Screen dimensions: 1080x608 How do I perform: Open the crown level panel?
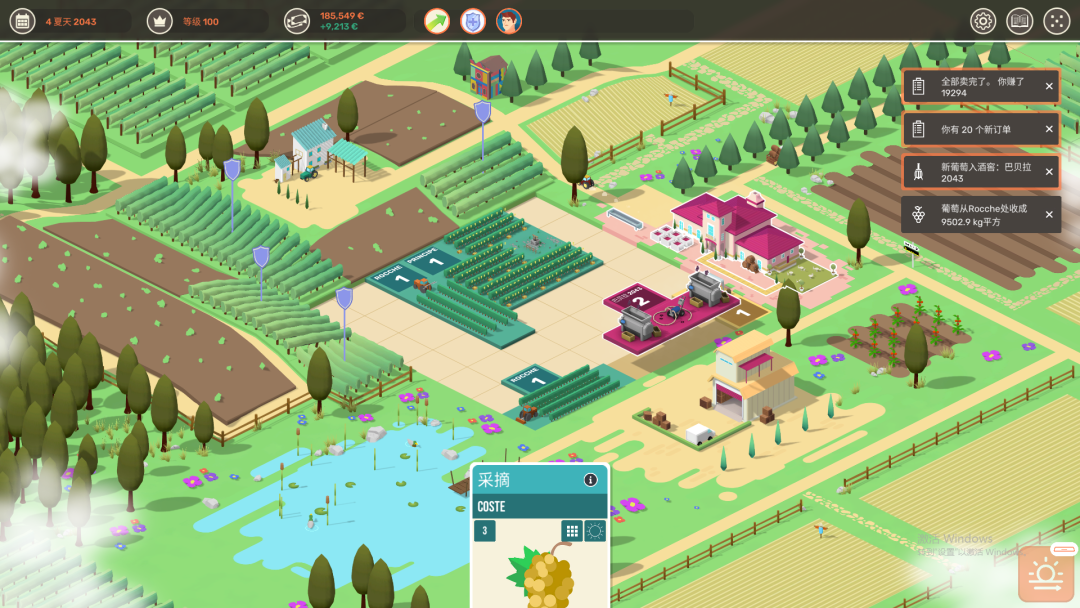(159, 21)
